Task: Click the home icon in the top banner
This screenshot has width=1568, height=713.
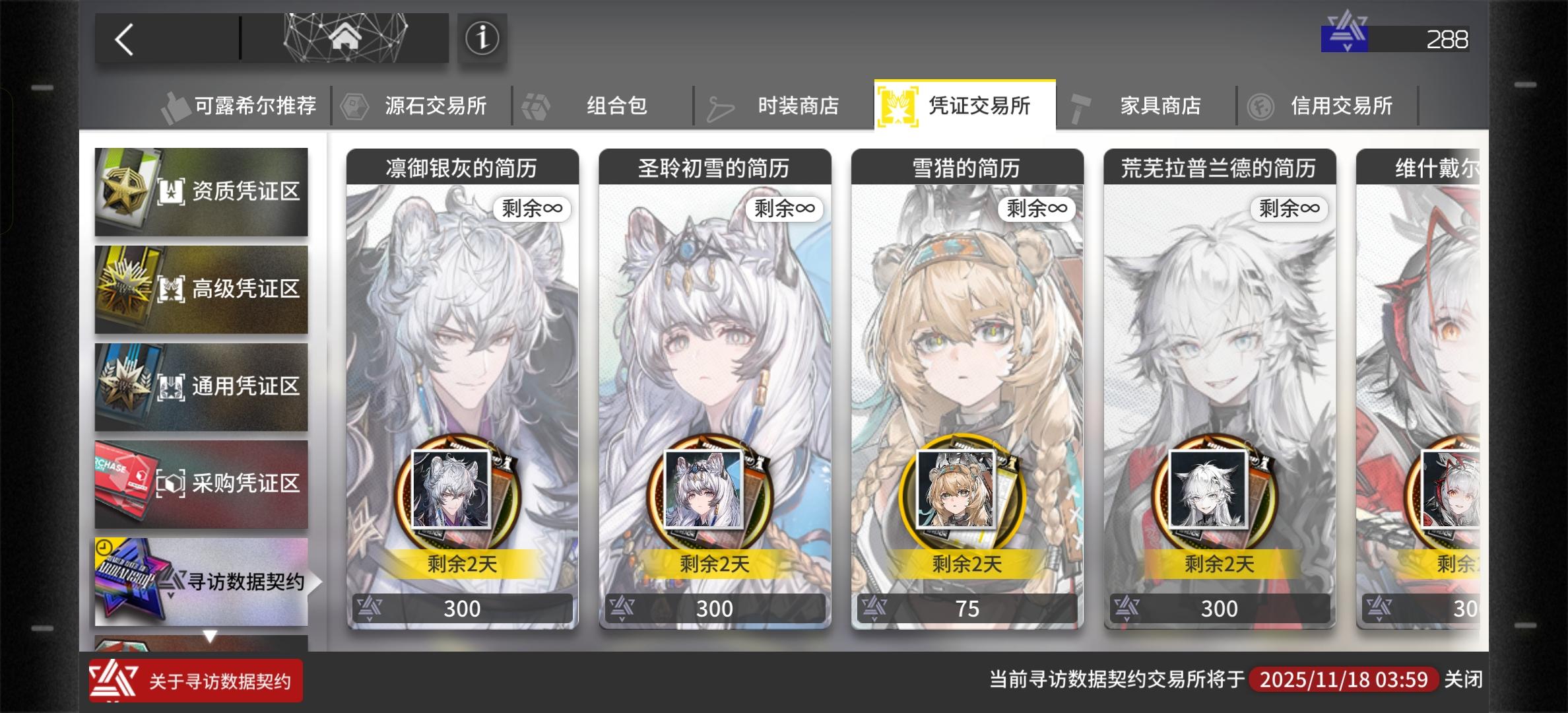Action: 344,40
